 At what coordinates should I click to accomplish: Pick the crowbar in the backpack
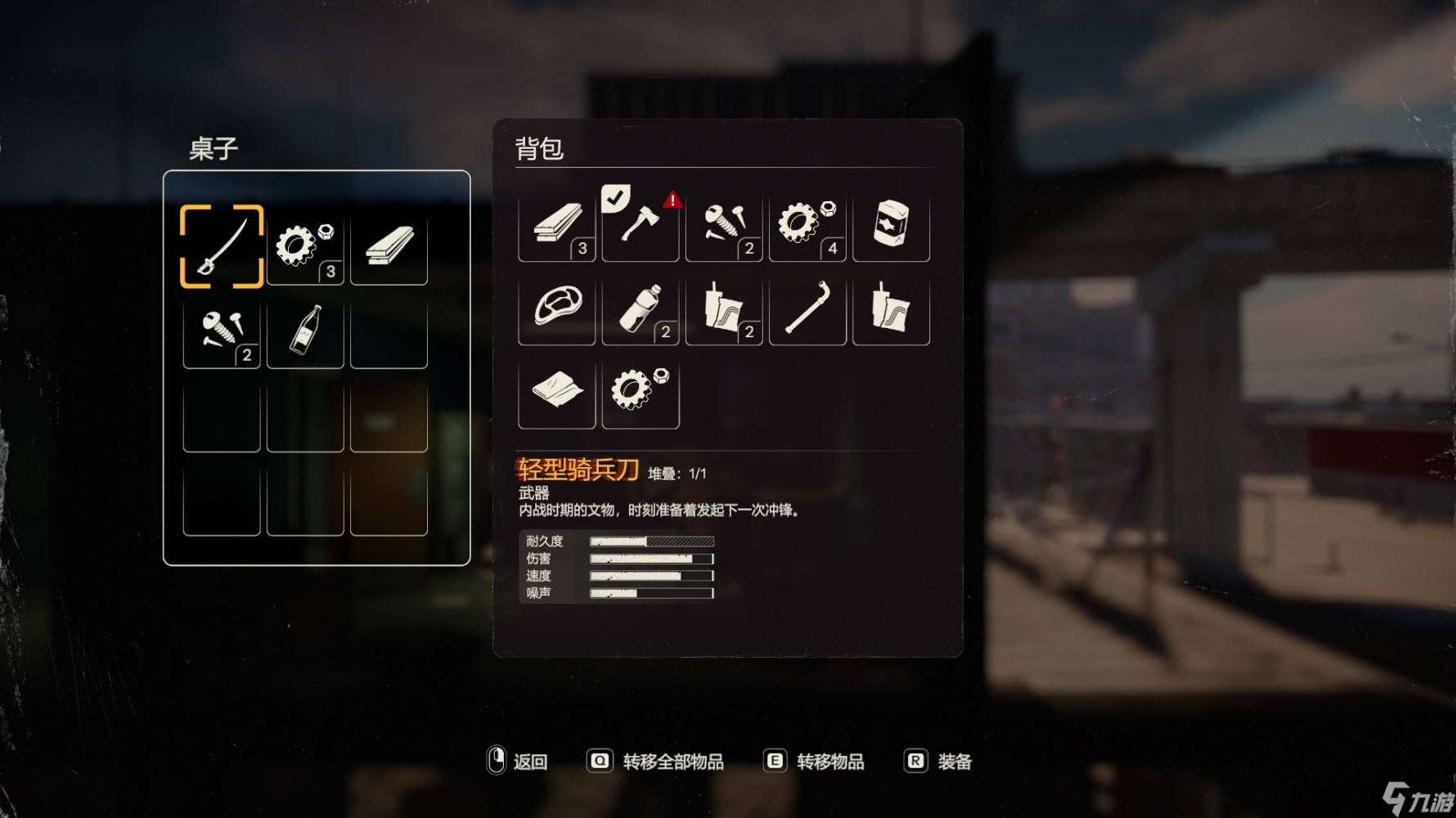click(807, 307)
